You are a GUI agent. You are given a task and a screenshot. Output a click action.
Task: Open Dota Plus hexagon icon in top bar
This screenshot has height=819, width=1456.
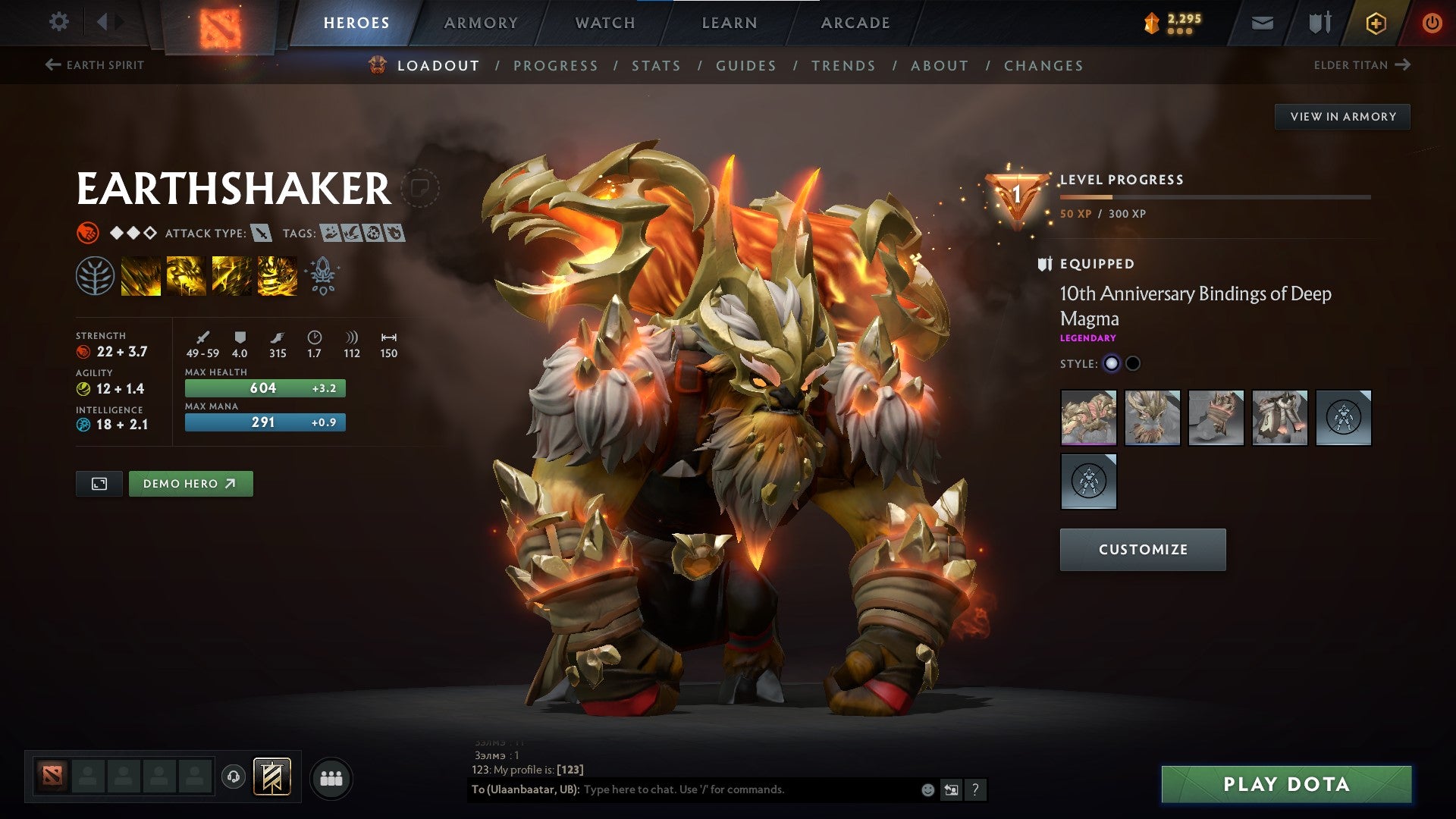1376,23
